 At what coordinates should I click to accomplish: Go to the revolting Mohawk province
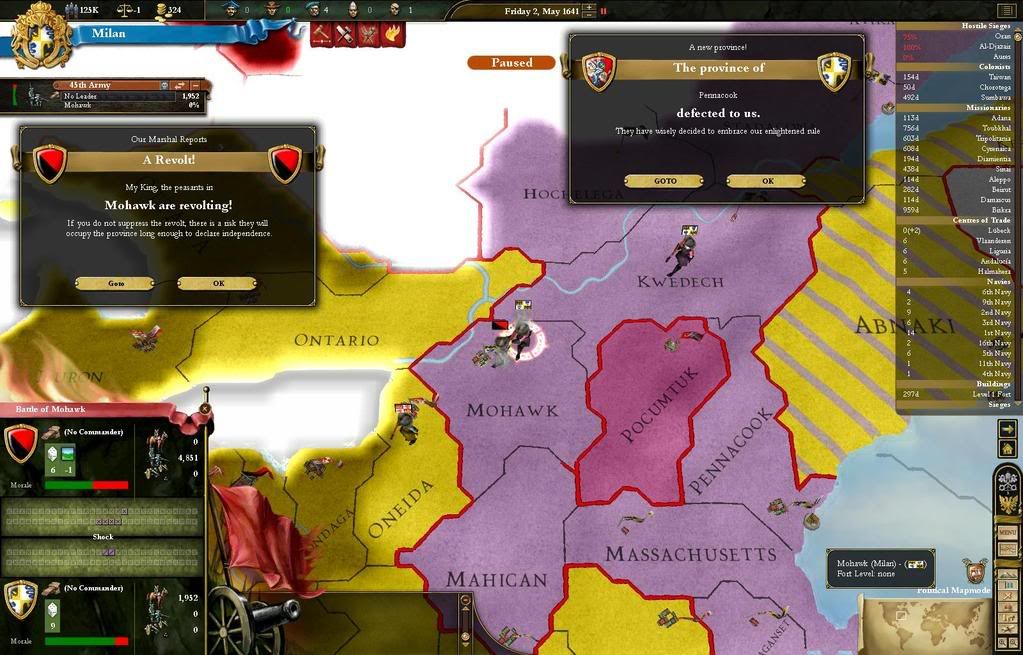point(116,283)
